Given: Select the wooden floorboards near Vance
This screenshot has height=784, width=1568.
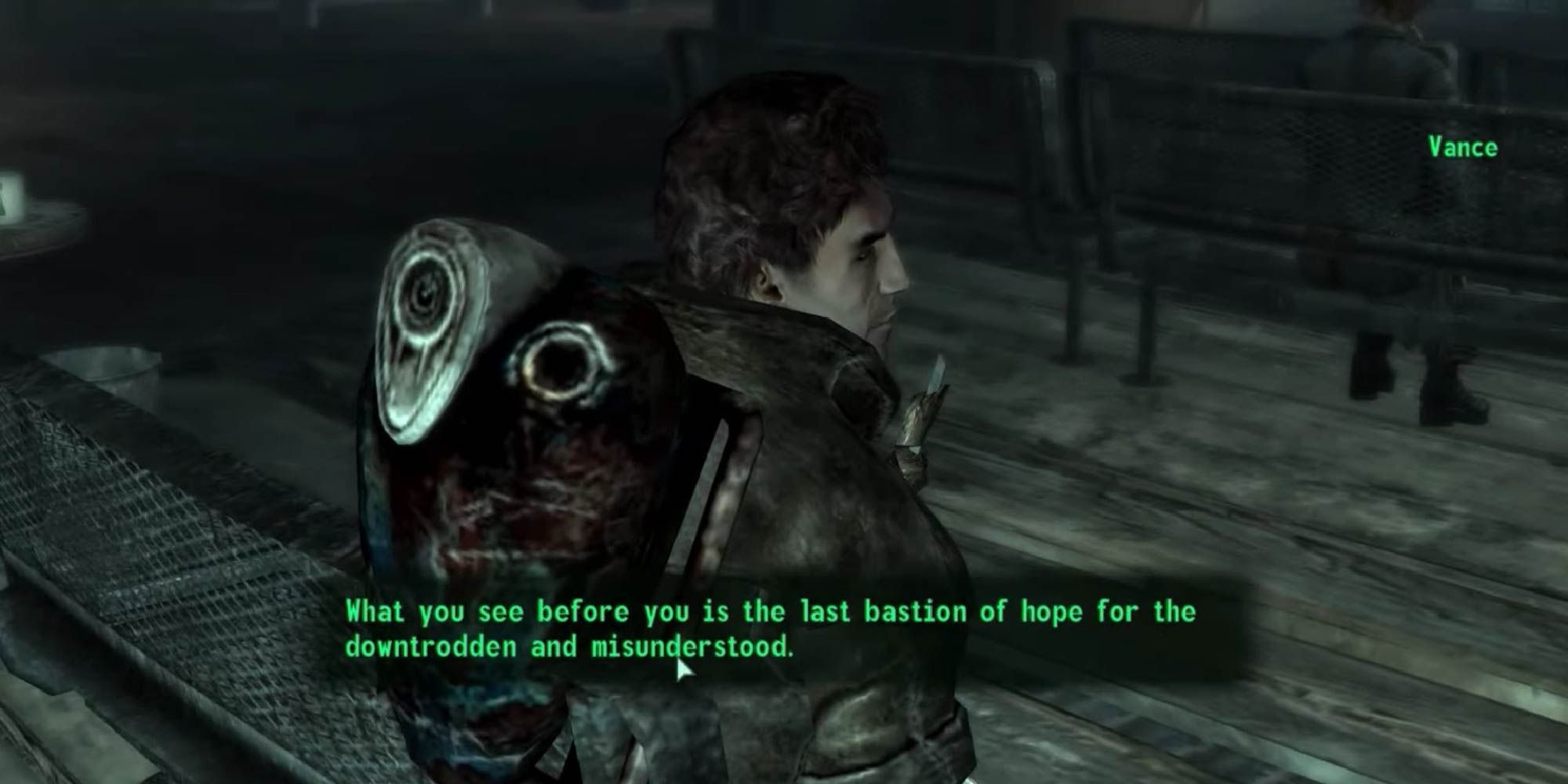Looking at the screenshot, I should coord(1176,510).
